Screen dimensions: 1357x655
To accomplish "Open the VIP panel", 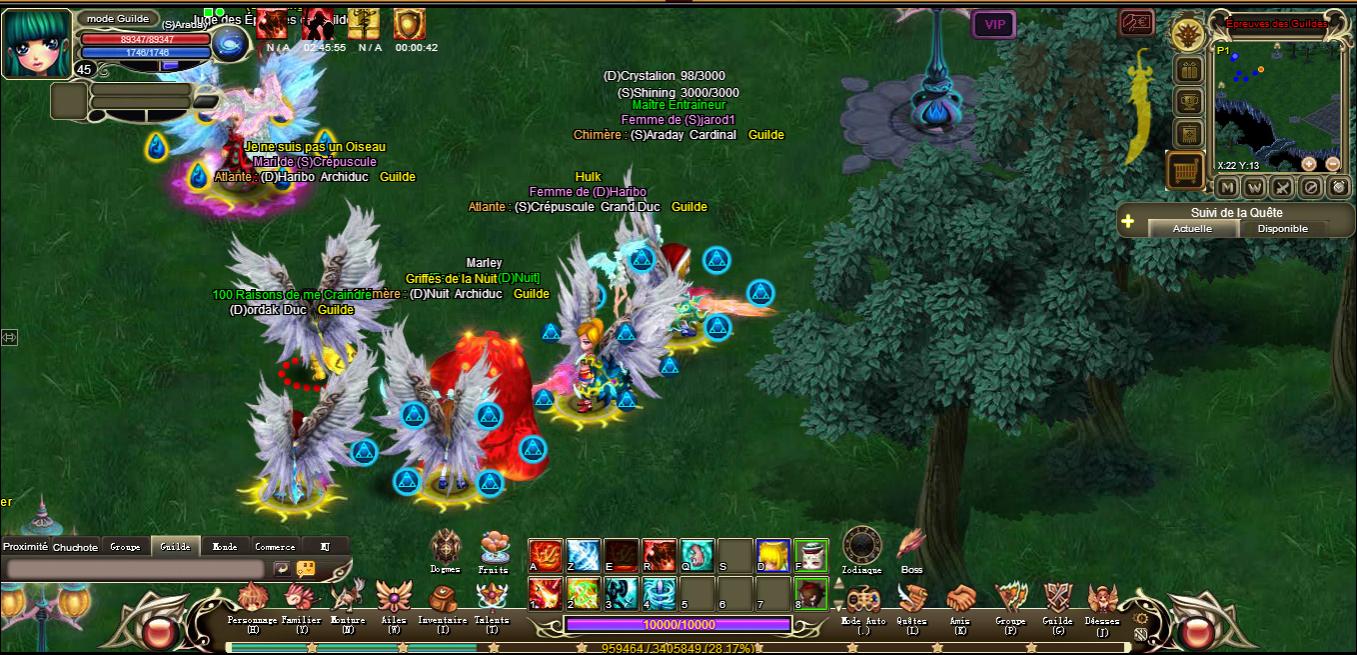I will point(994,24).
